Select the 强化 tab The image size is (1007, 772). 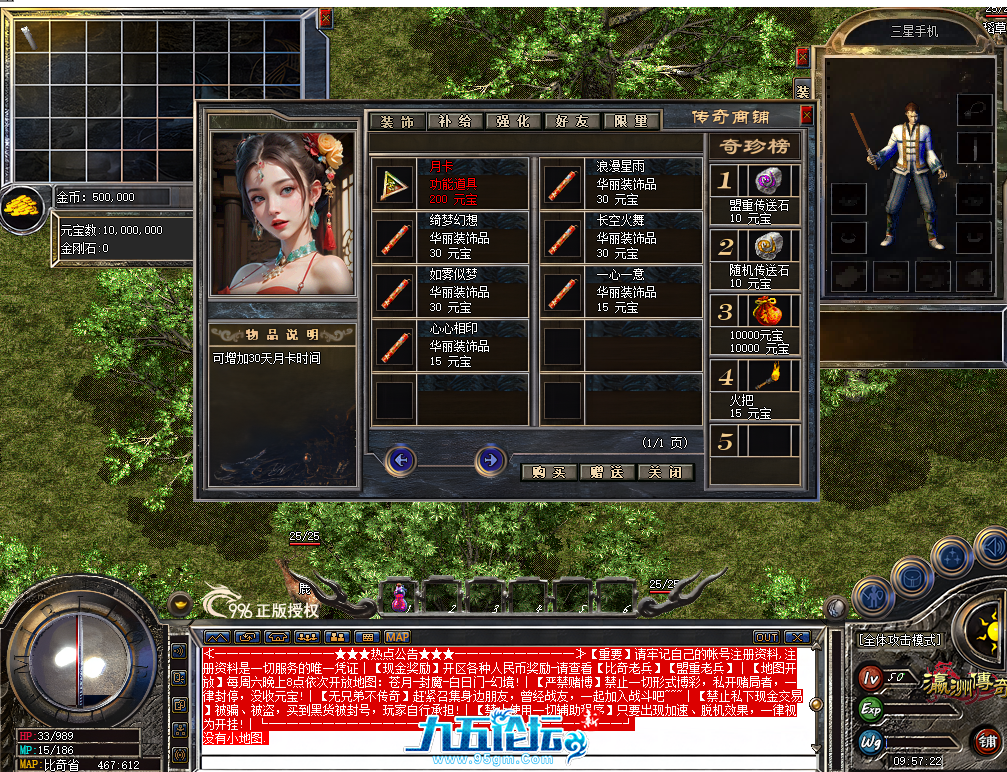[513, 121]
